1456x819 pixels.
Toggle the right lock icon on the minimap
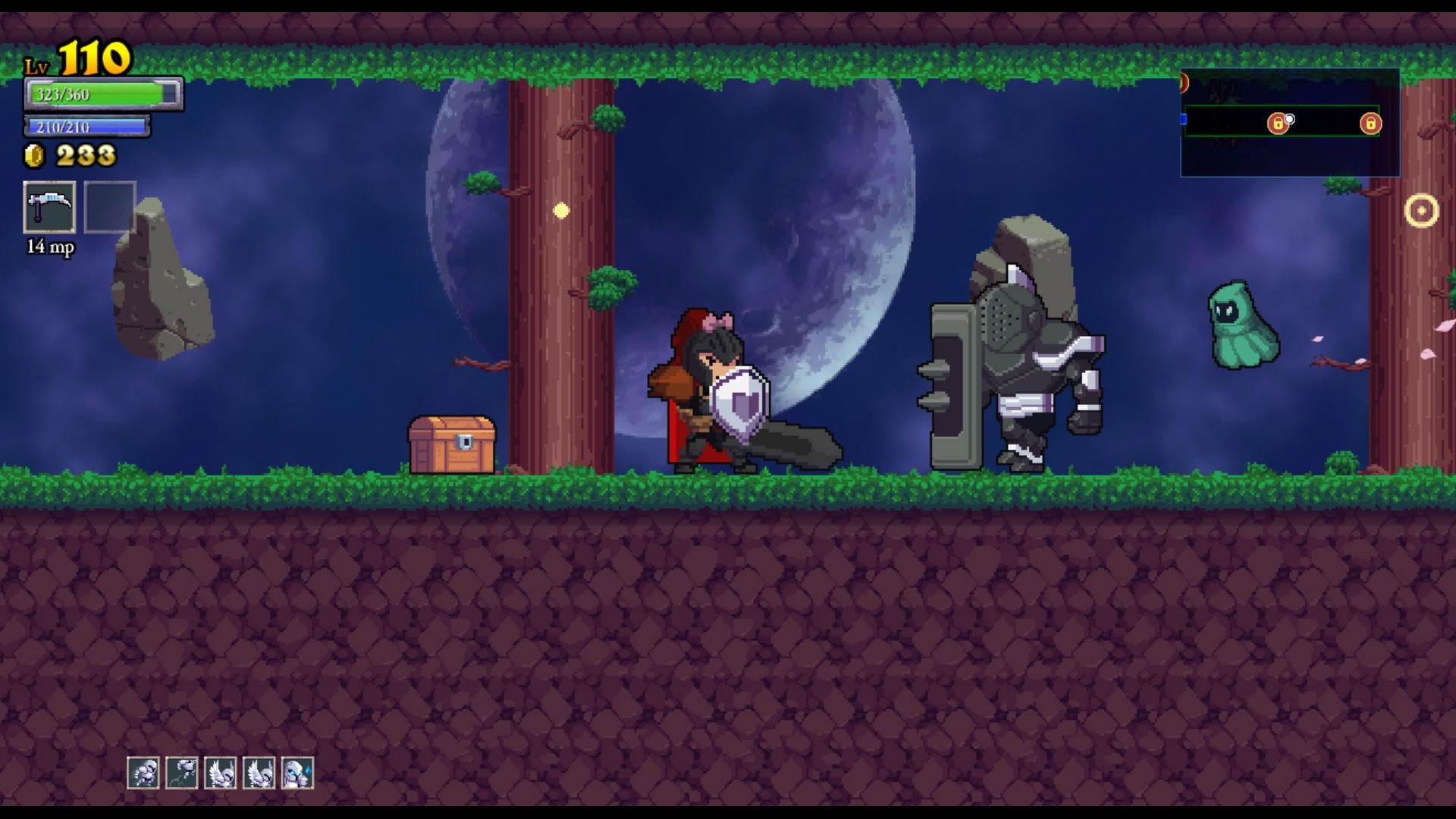coord(1370,124)
